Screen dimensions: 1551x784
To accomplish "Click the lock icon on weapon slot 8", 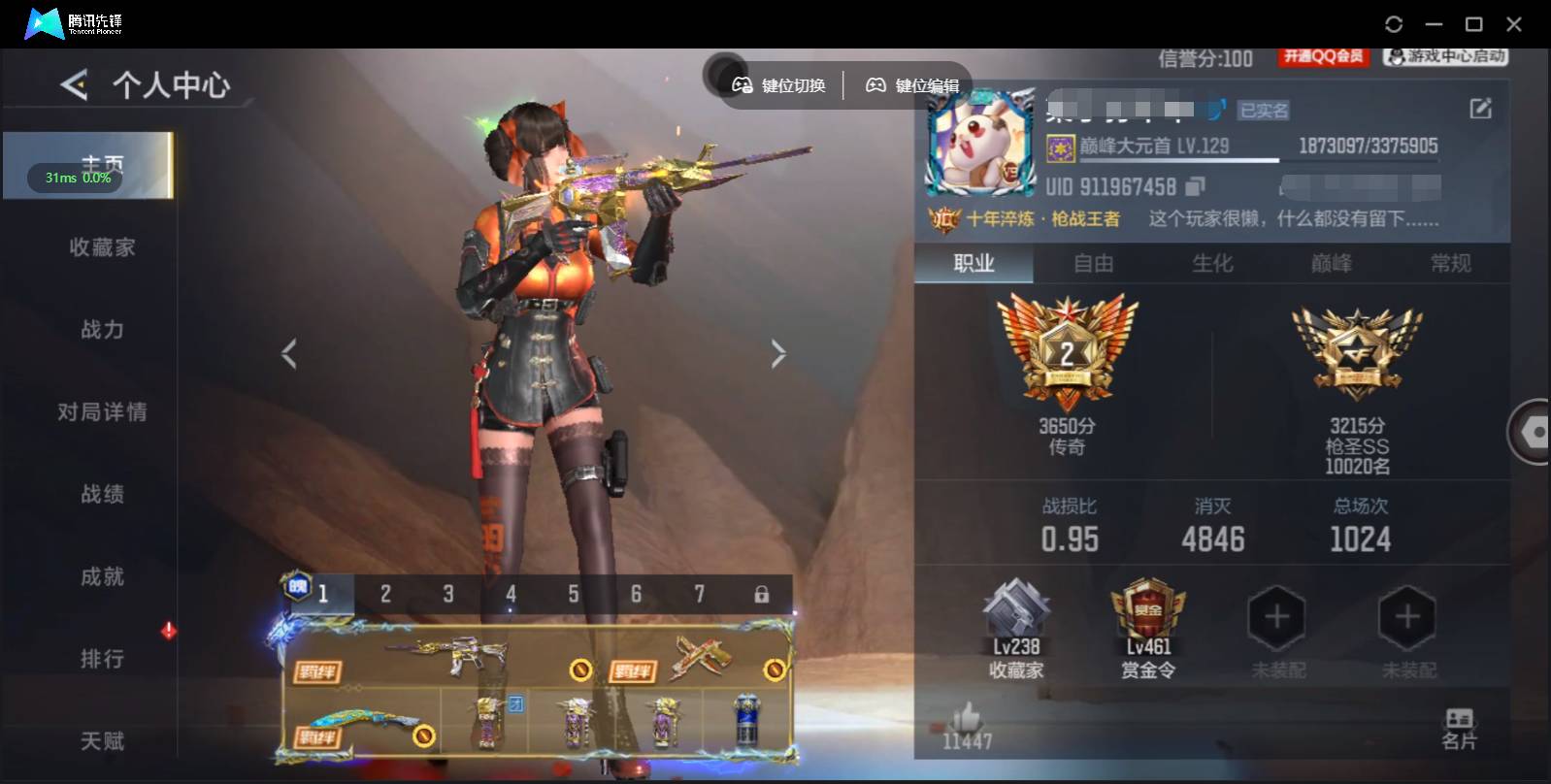I will [x=763, y=593].
